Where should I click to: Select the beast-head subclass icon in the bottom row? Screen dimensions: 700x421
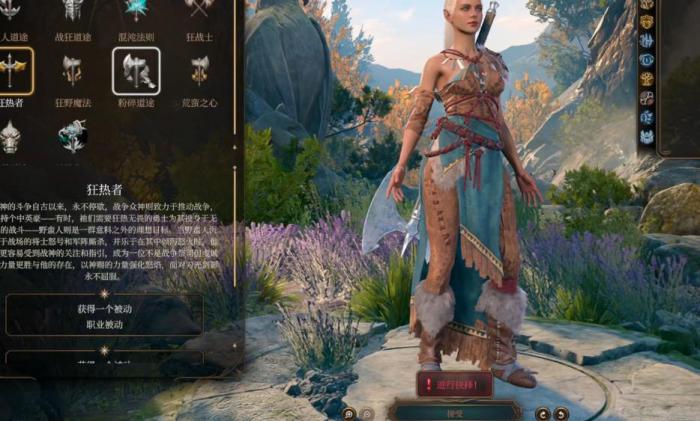pos(10,136)
